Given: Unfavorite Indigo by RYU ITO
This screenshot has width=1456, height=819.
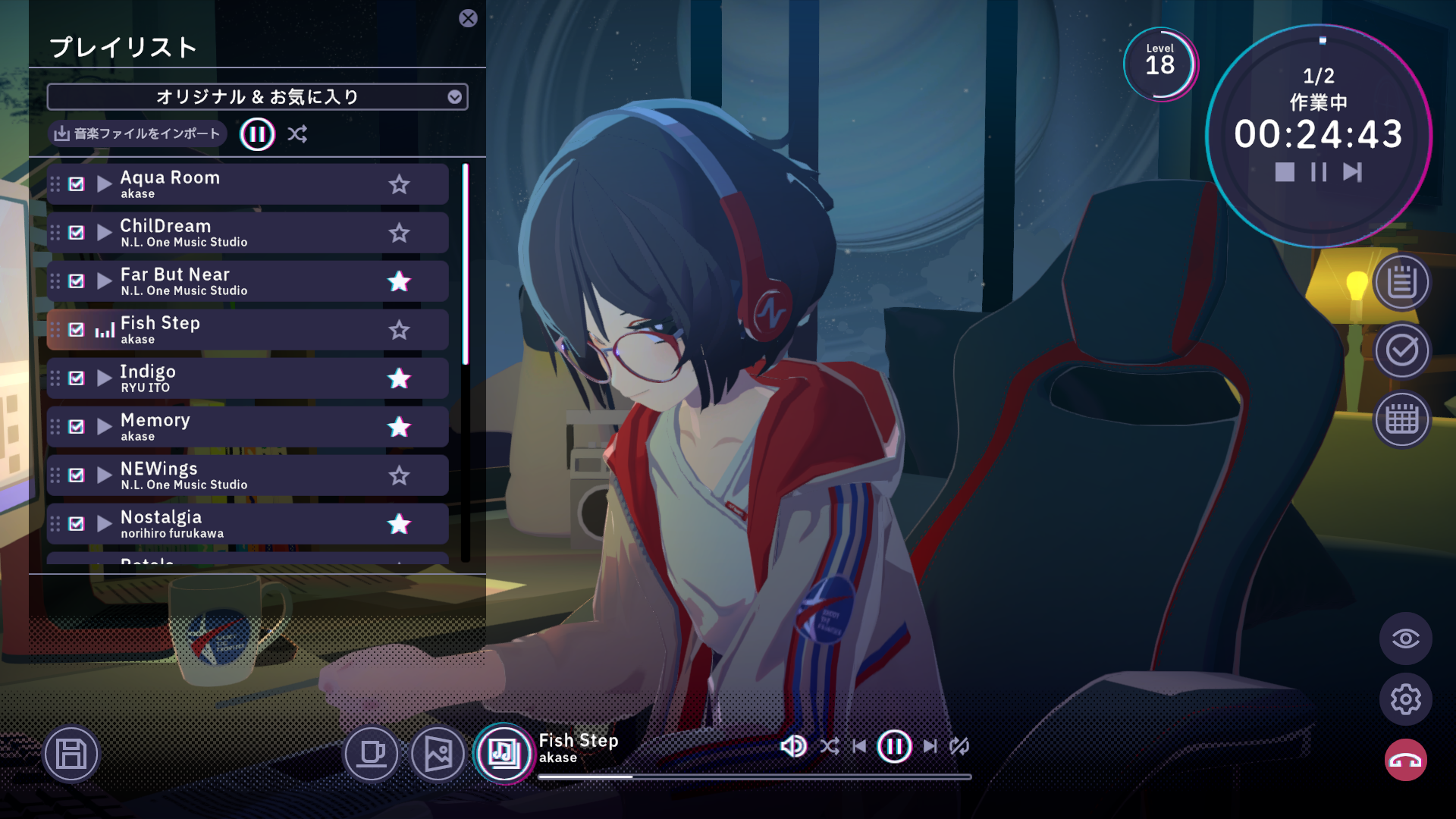Looking at the screenshot, I should click(x=400, y=378).
